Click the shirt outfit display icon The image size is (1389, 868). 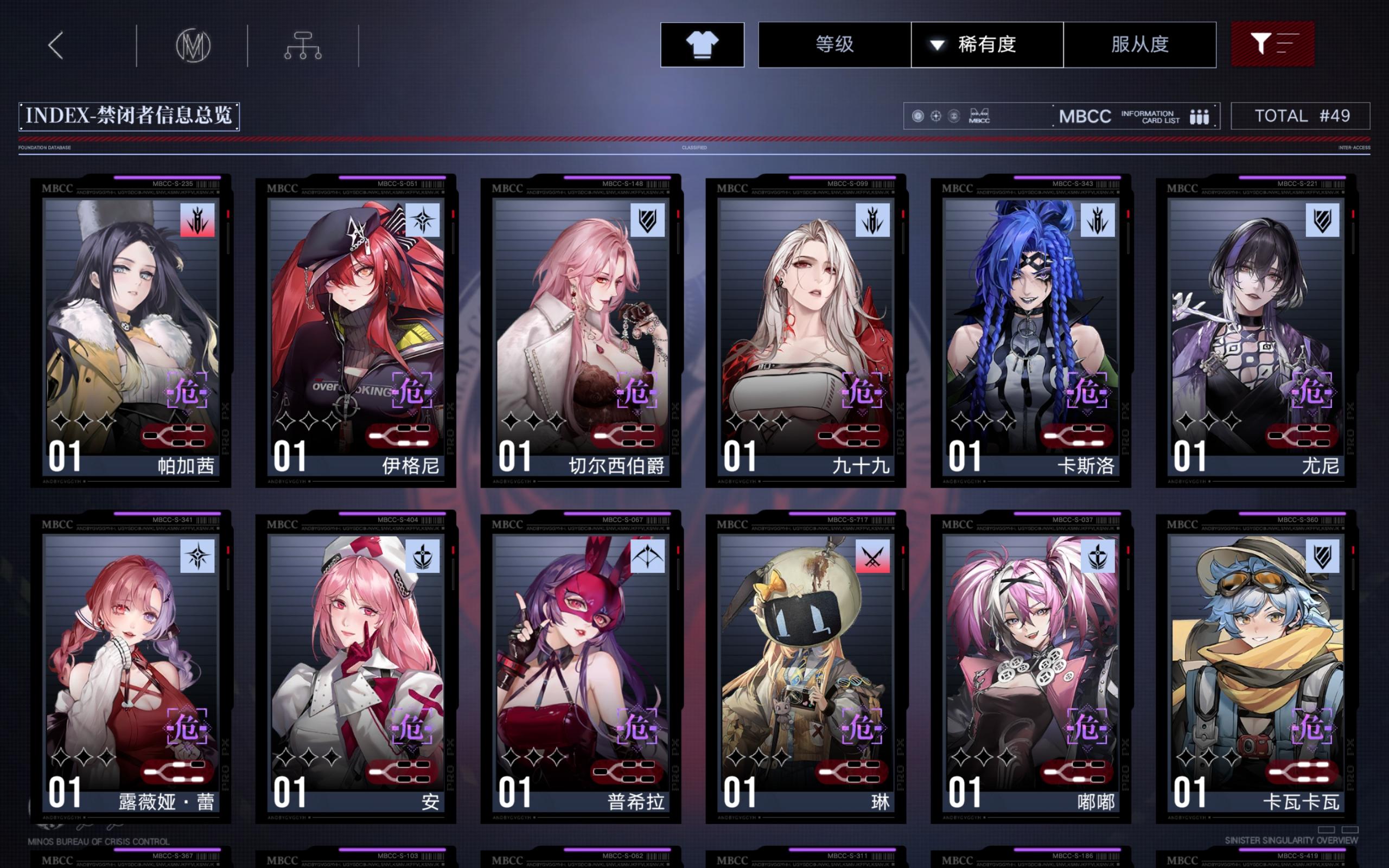coord(702,45)
